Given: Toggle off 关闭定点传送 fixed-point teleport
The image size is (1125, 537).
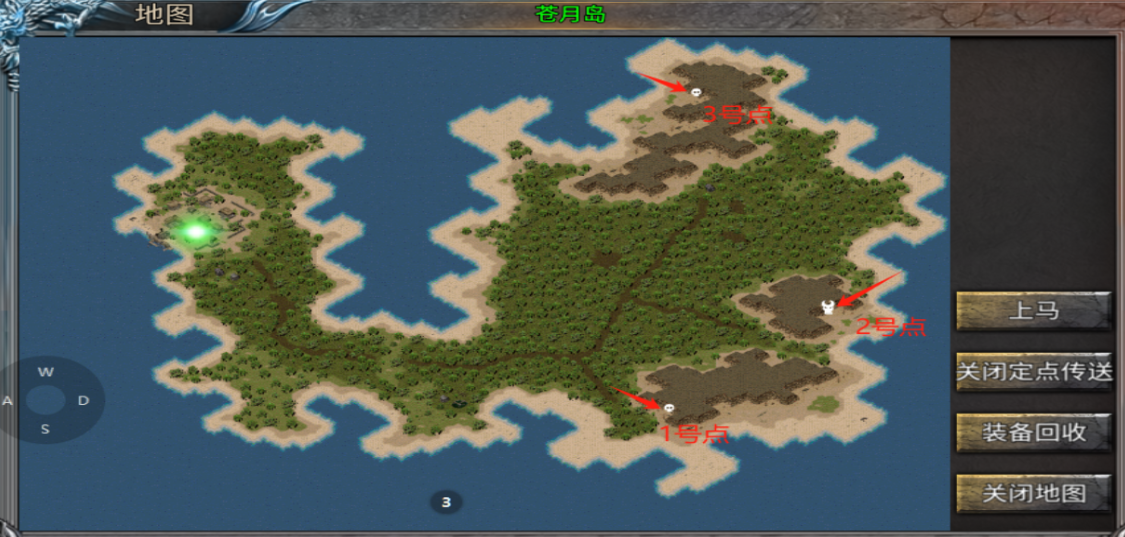Looking at the screenshot, I should pyautogui.click(x=1033, y=372).
